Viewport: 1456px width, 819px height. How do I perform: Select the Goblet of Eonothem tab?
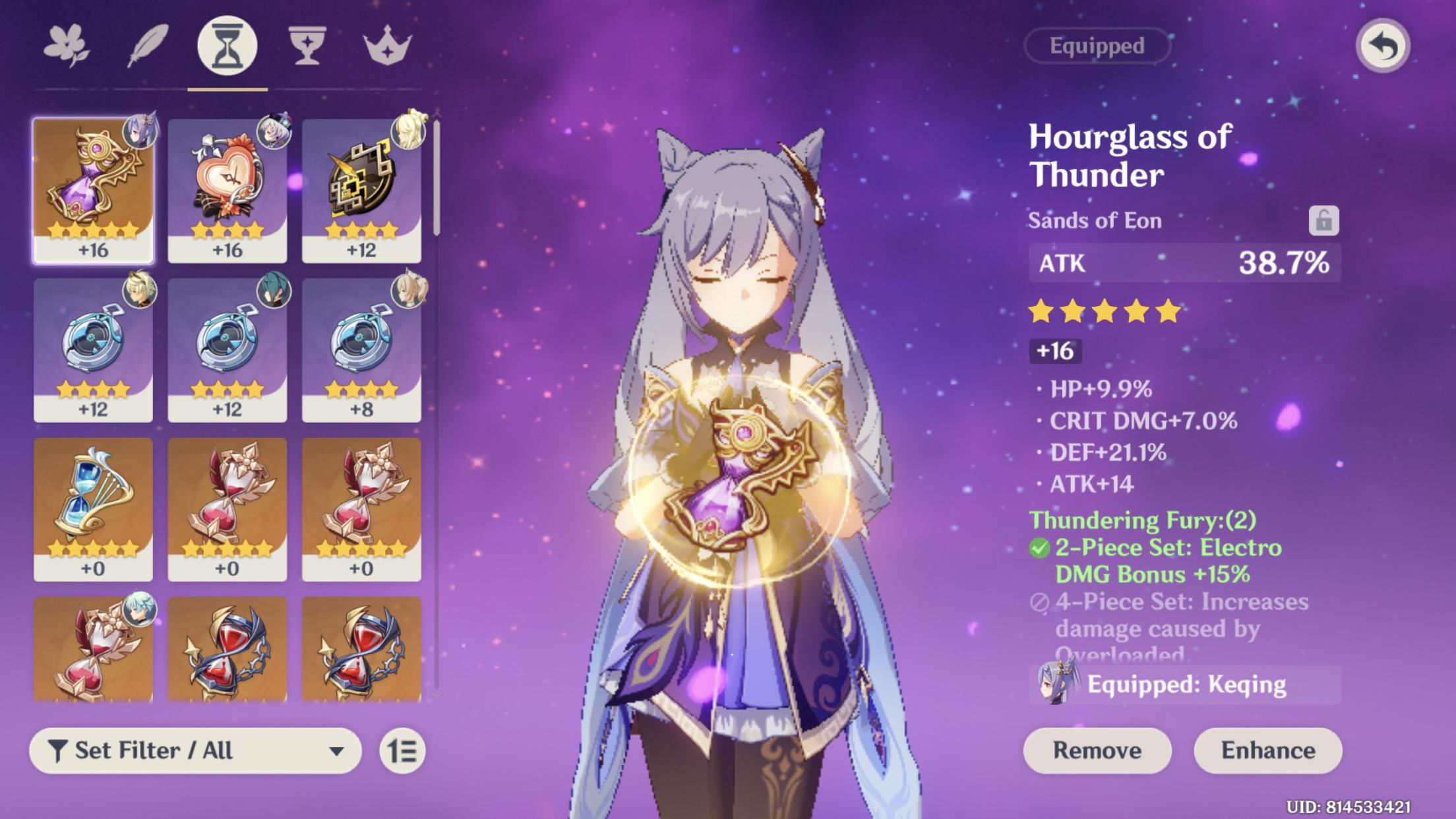(x=307, y=46)
